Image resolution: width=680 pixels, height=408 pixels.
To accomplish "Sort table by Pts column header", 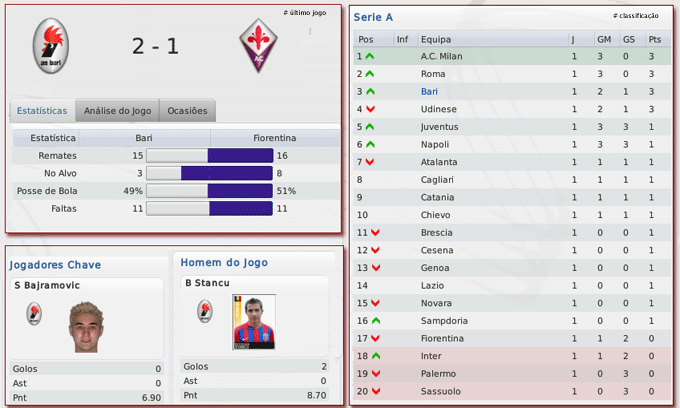I will pyautogui.click(x=654, y=40).
